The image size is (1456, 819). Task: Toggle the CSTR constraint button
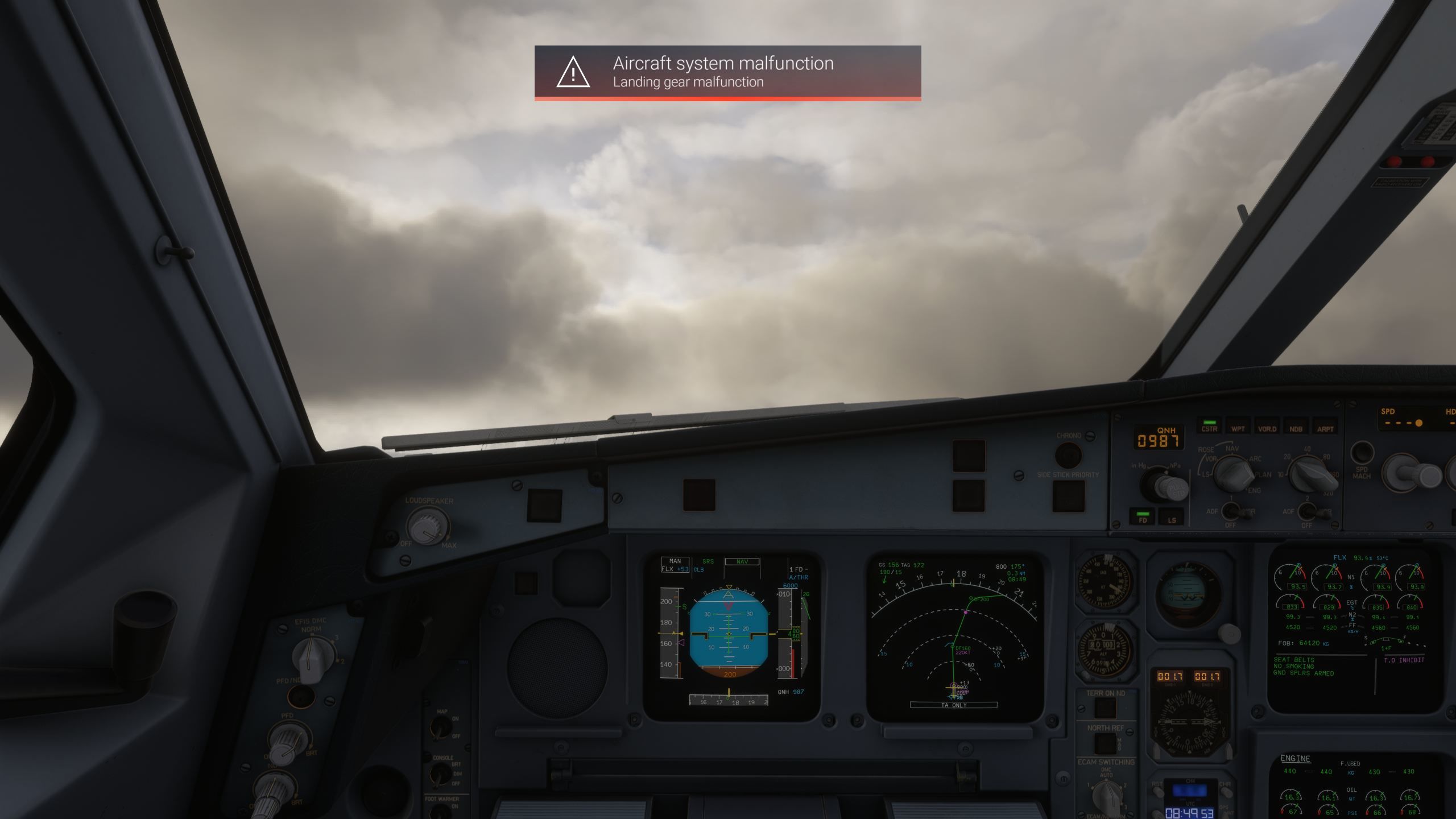pyautogui.click(x=1209, y=427)
